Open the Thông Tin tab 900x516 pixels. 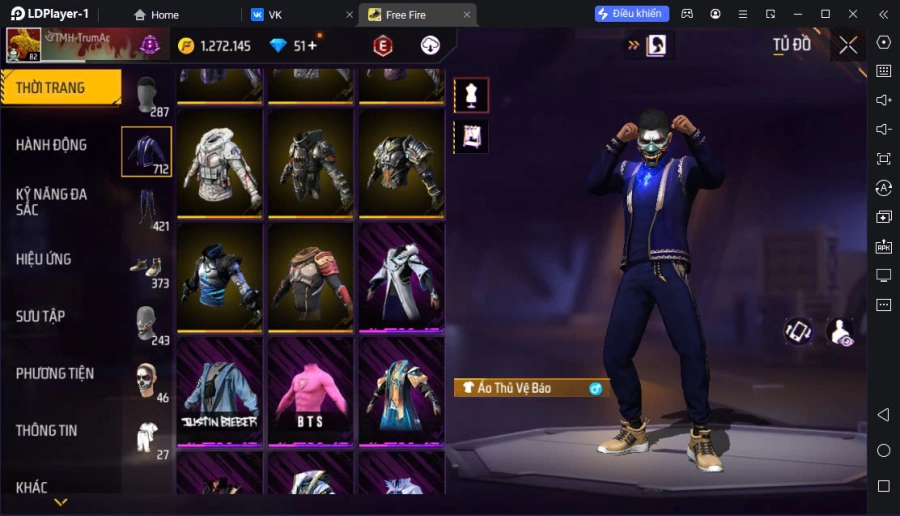46,430
